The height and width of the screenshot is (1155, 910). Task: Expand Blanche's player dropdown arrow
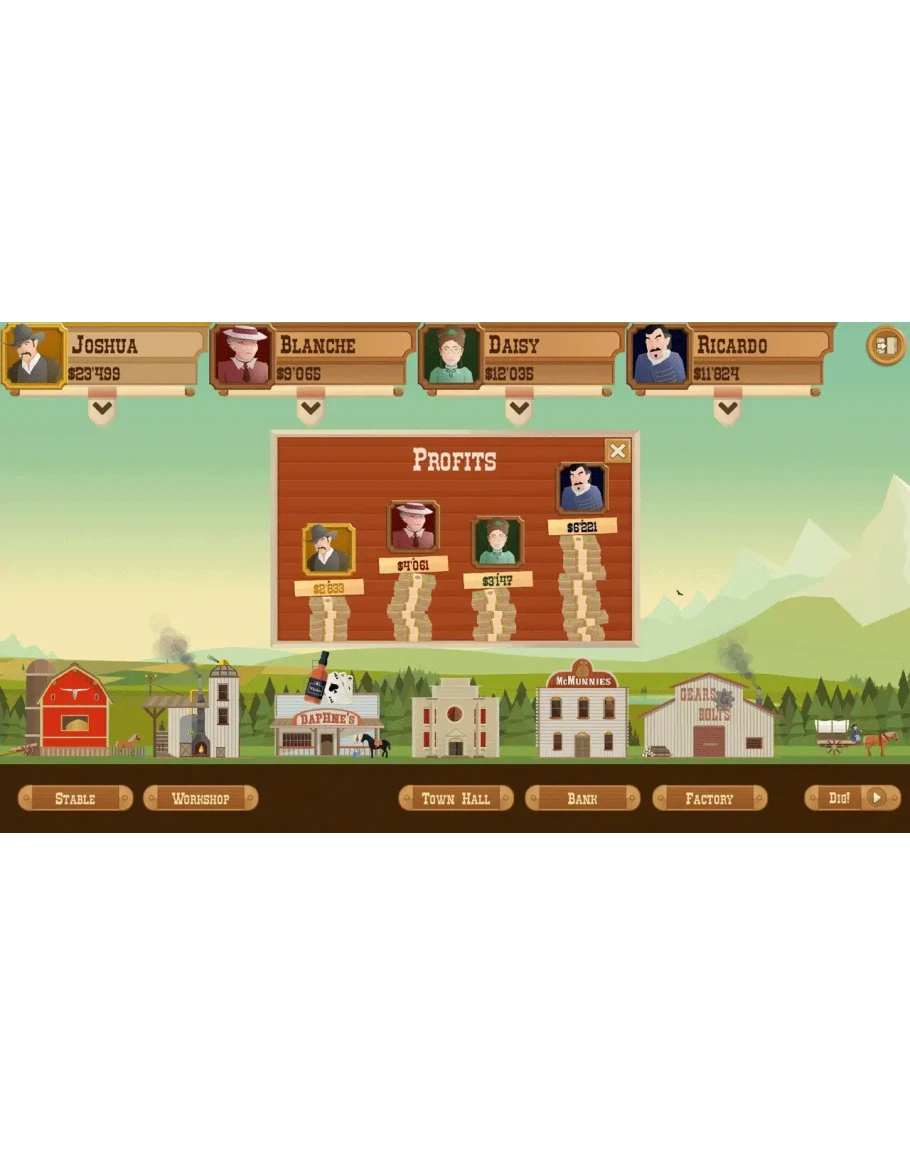(x=310, y=408)
